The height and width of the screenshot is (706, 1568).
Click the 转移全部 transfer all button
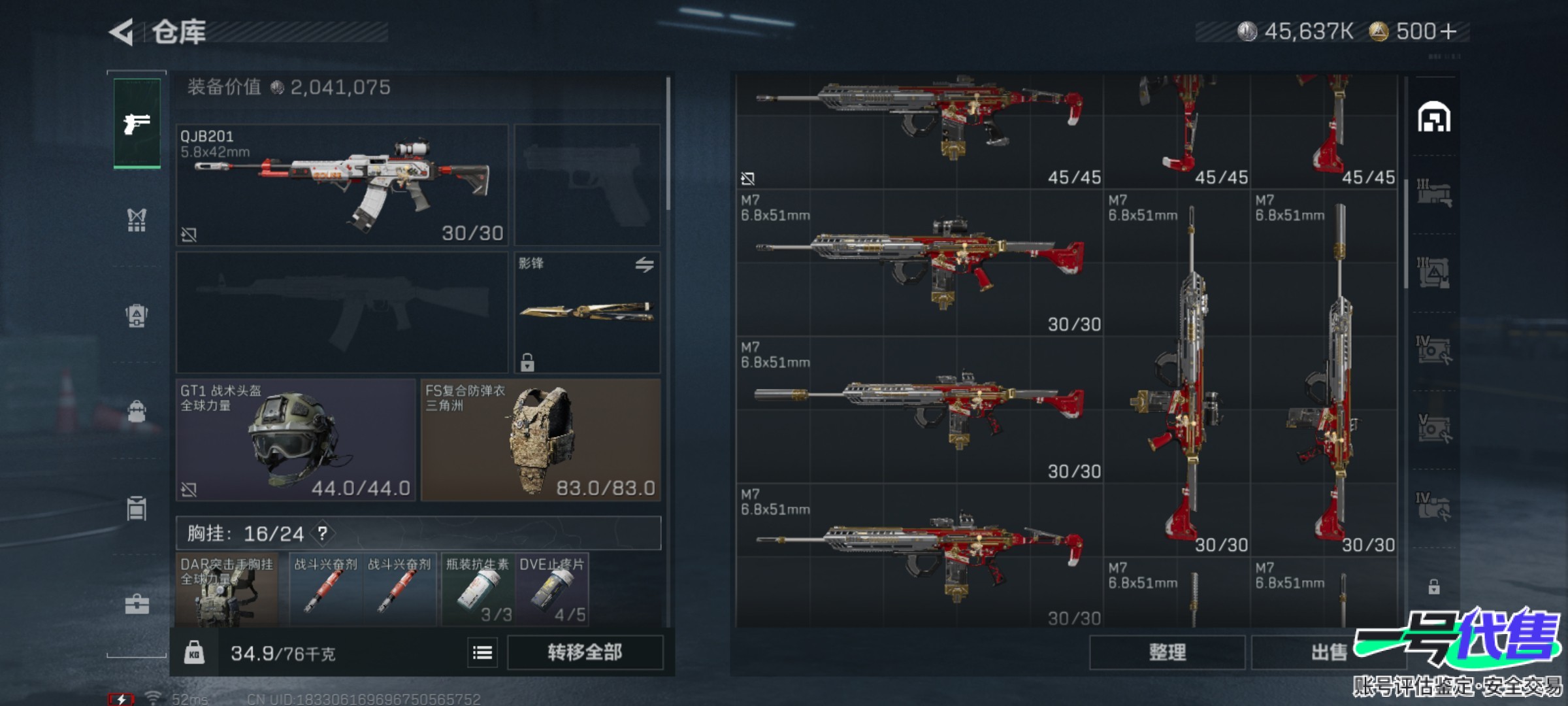pyautogui.click(x=585, y=652)
